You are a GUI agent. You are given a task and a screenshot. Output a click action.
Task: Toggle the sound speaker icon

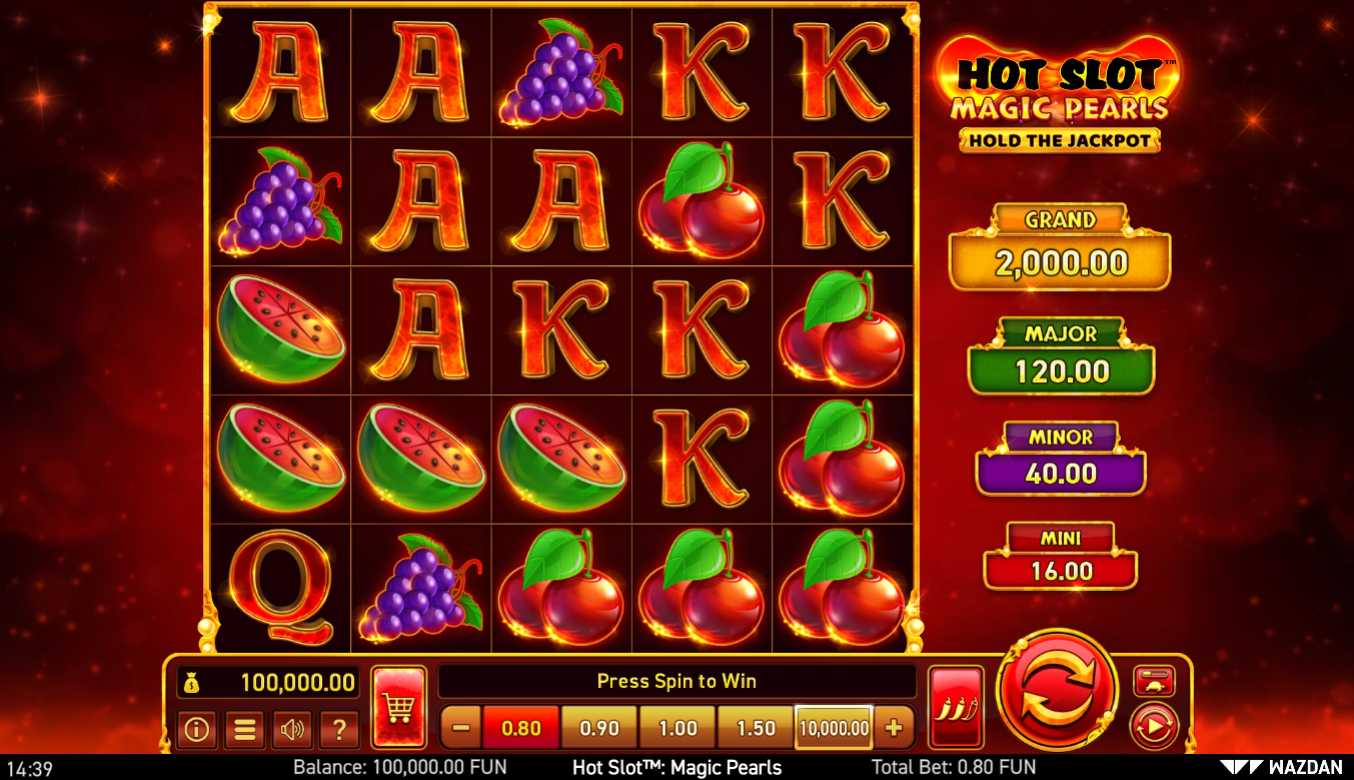[292, 729]
